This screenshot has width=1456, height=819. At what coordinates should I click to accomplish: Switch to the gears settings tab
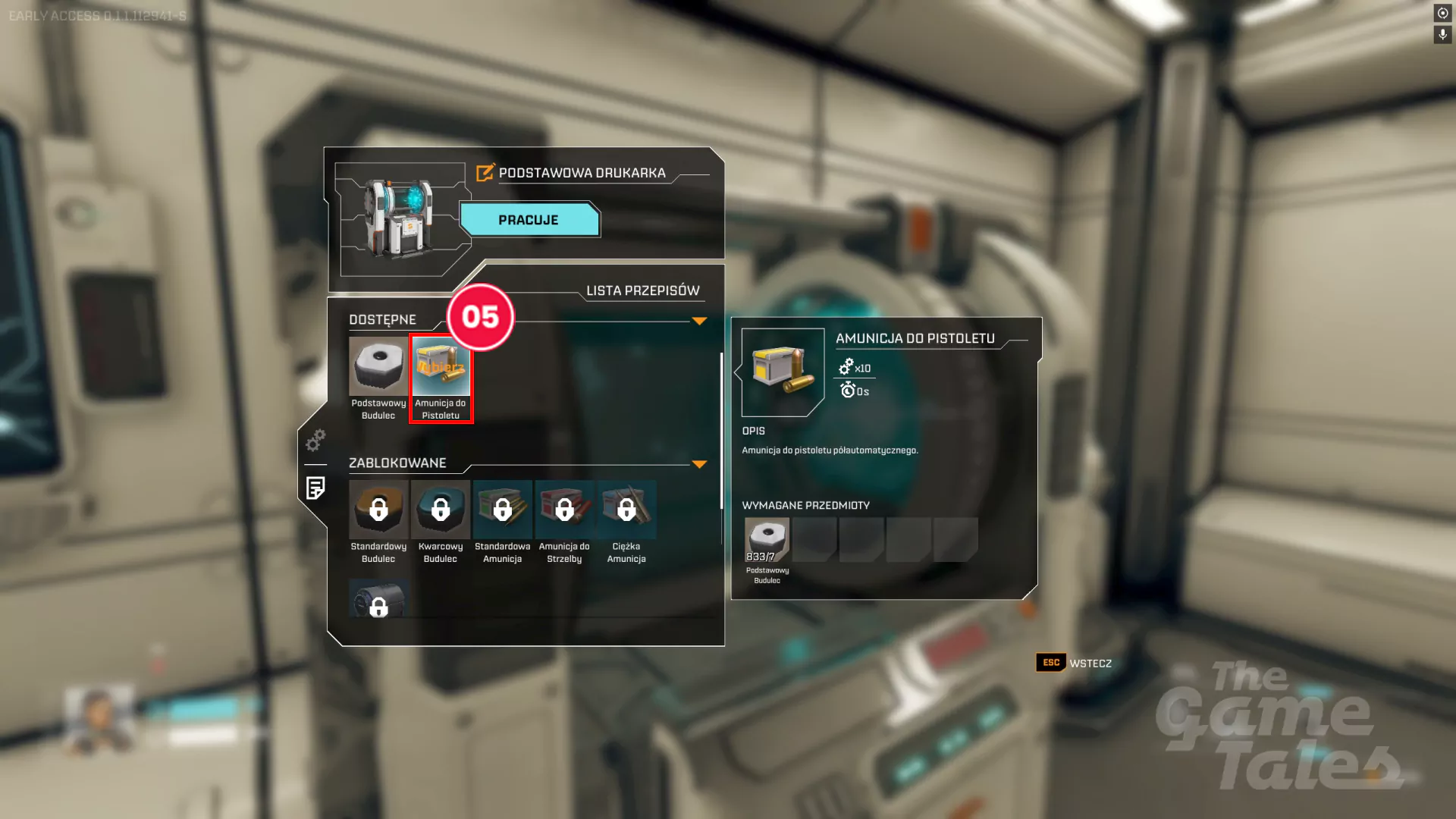click(315, 440)
